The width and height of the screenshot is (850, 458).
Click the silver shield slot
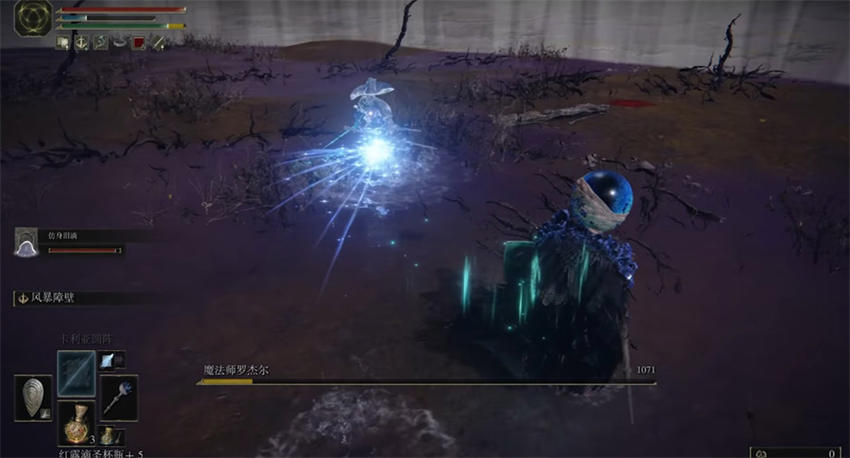coord(33,397)
